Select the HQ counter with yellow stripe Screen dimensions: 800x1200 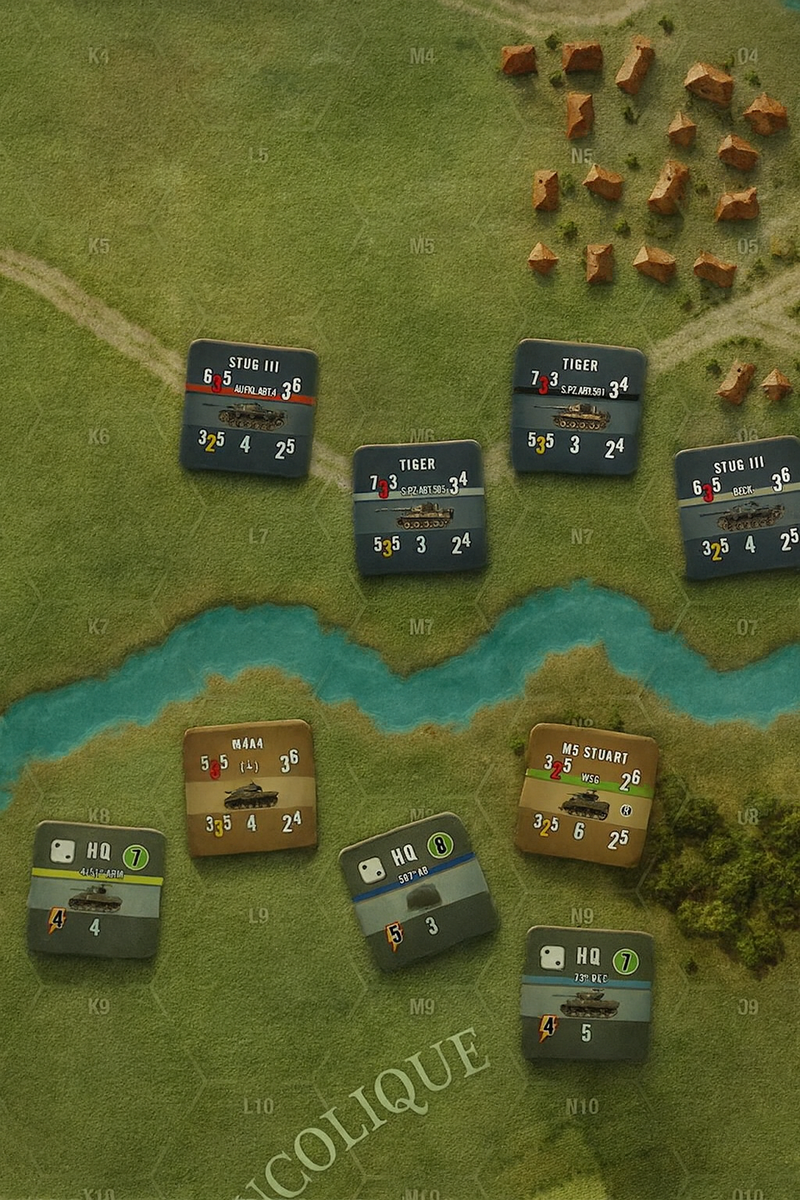point(96,889)
